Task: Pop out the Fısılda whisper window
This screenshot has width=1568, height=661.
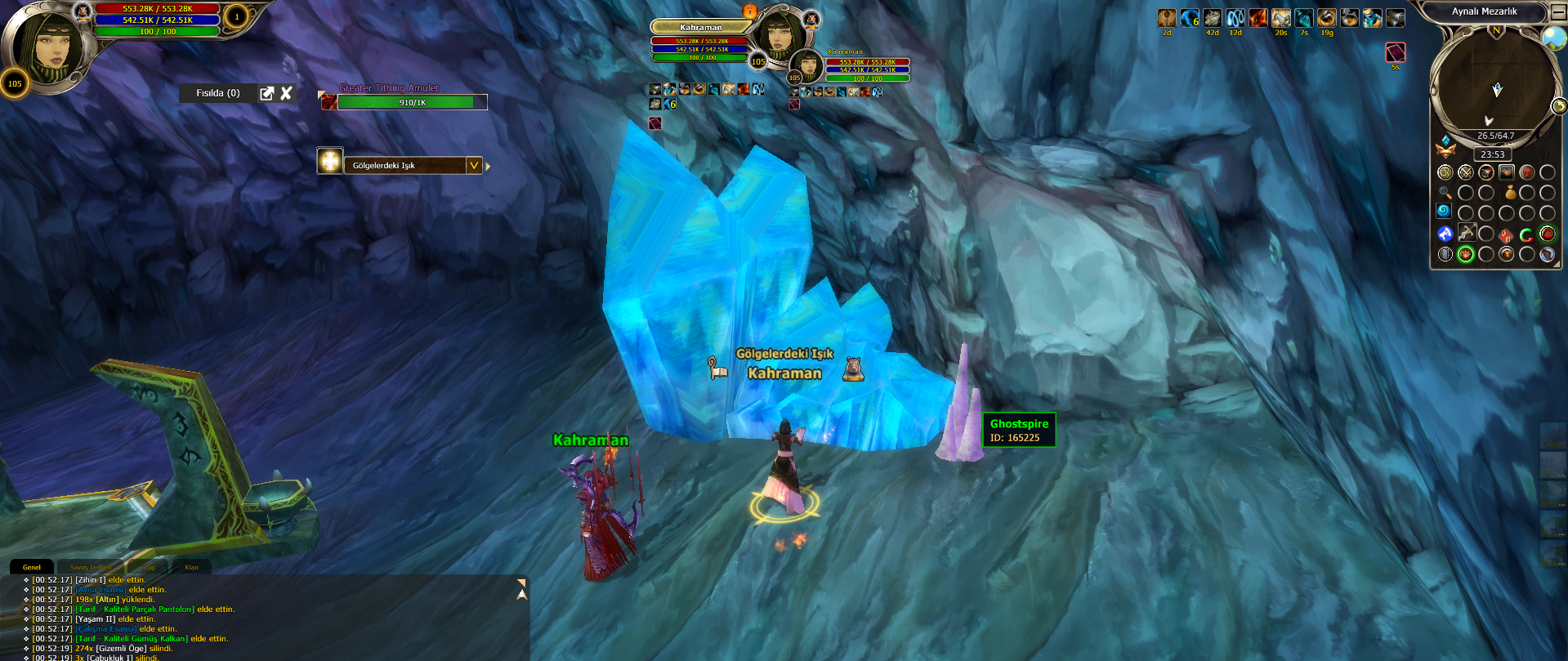Action: tap(267, 93)
